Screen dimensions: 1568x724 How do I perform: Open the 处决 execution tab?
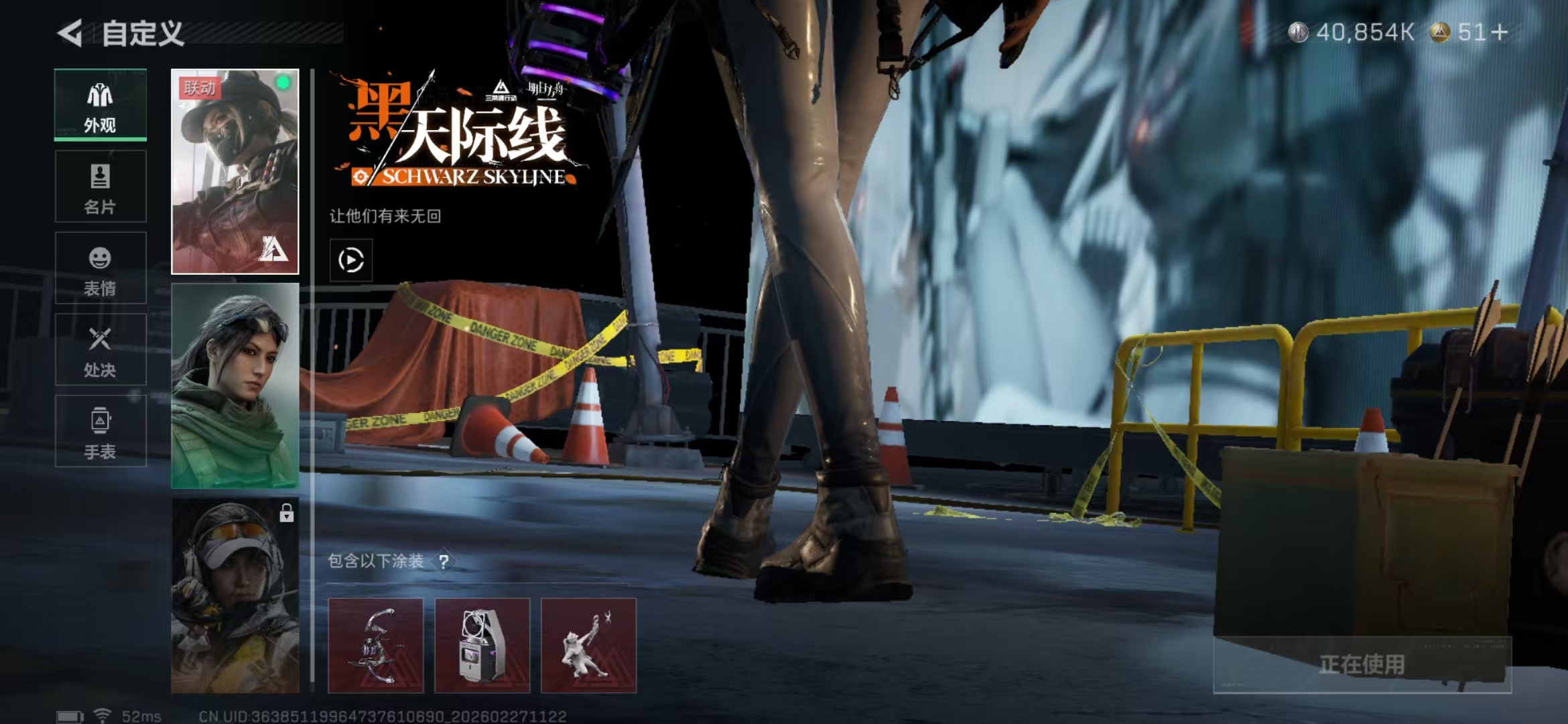(101, 350)
